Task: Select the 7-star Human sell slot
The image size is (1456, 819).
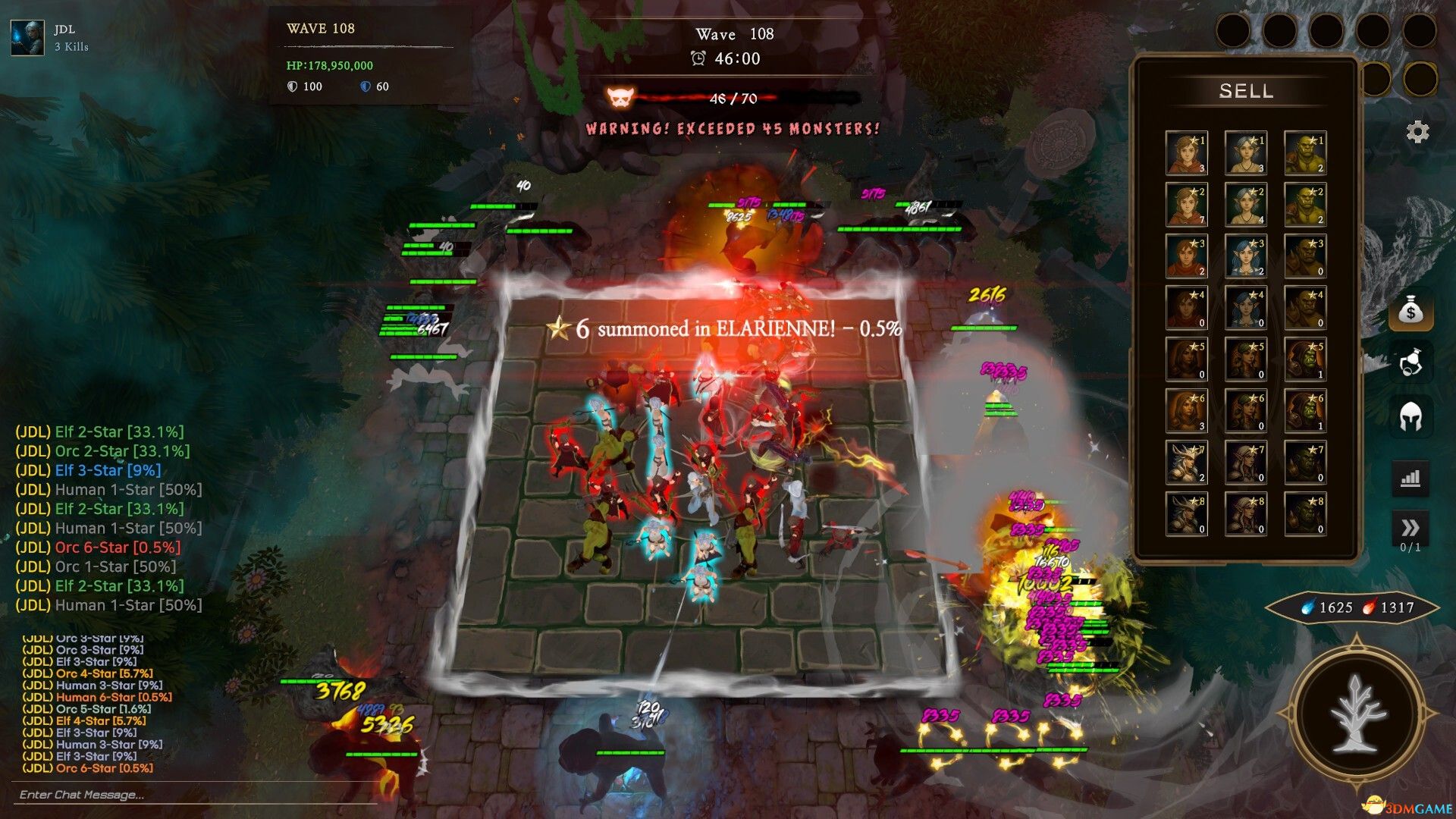Action: (x=1186, y=463)
